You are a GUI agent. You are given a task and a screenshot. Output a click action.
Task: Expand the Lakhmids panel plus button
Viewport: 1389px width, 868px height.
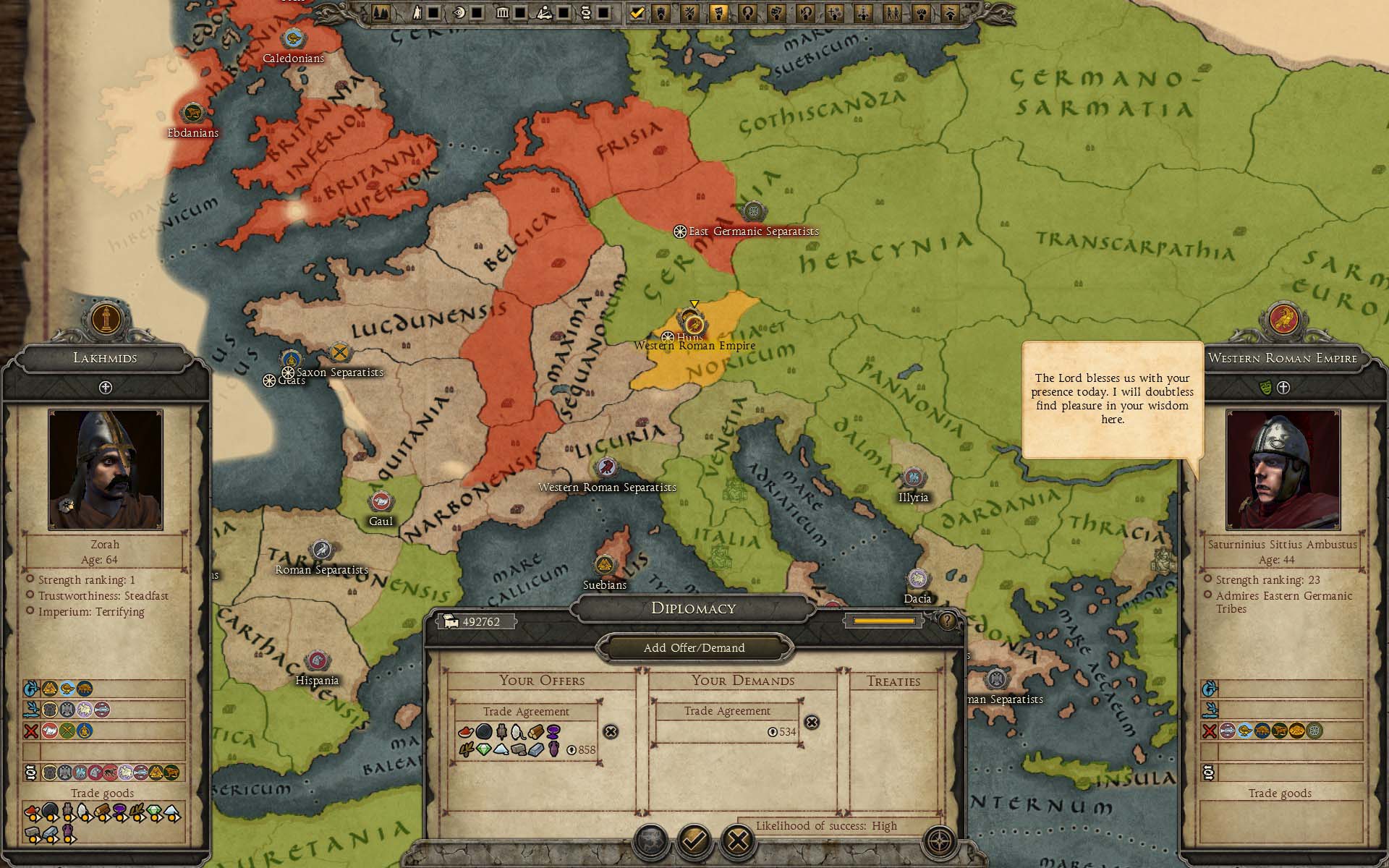pos(106,388)
